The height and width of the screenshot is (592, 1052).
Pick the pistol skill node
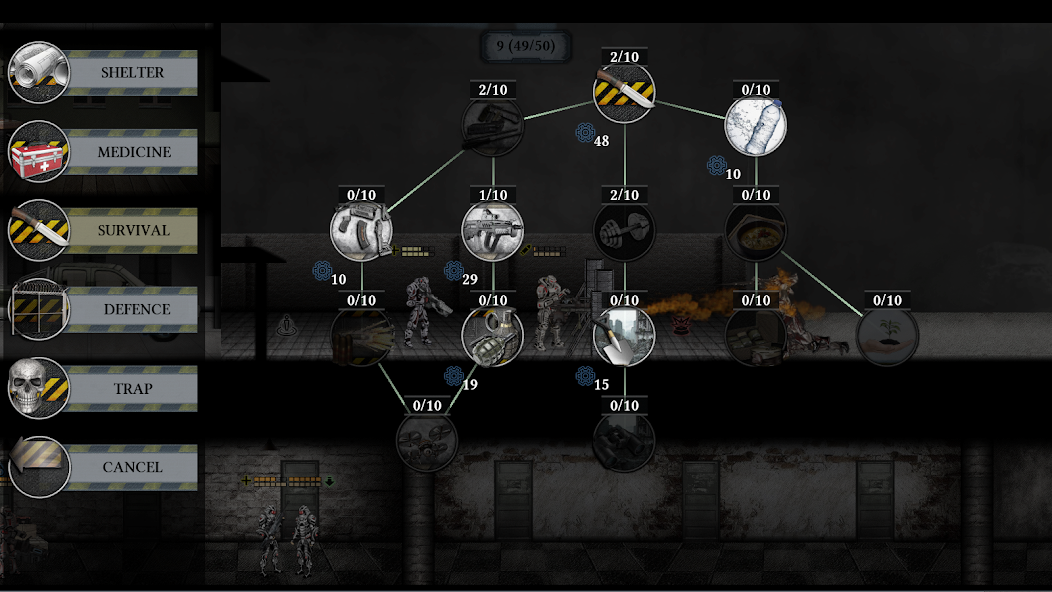tap(362, 230)
